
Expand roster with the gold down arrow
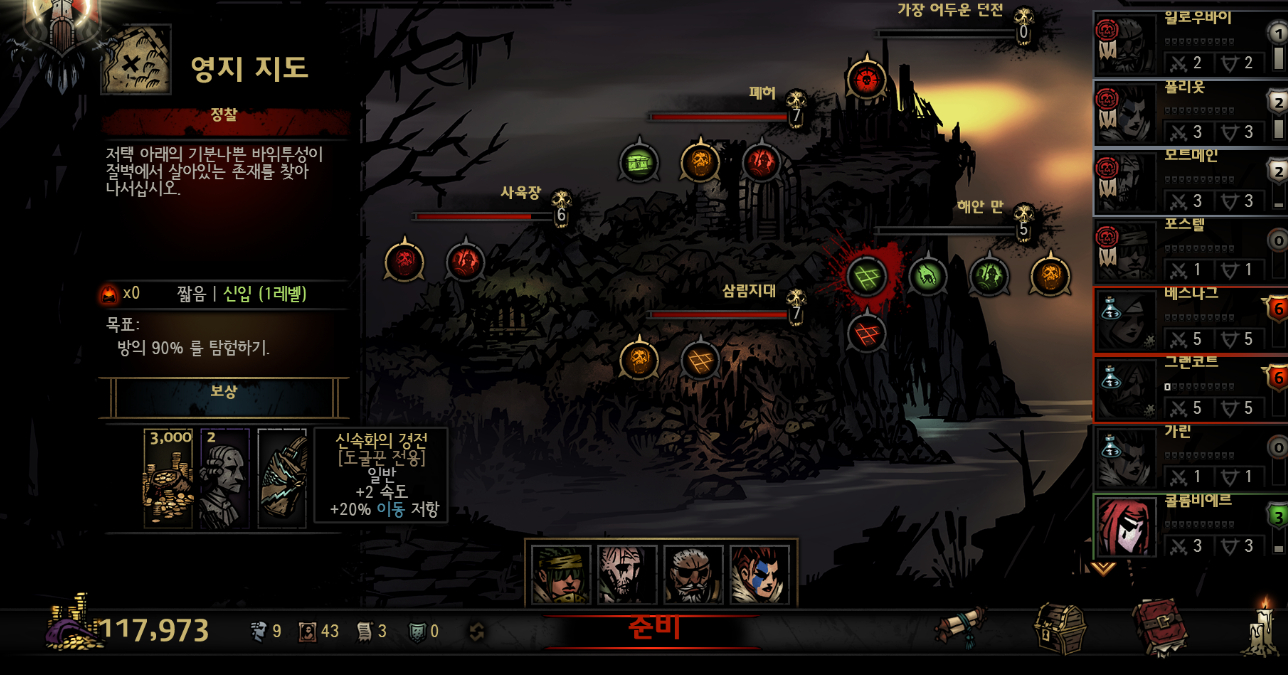tap(1102, 567)
